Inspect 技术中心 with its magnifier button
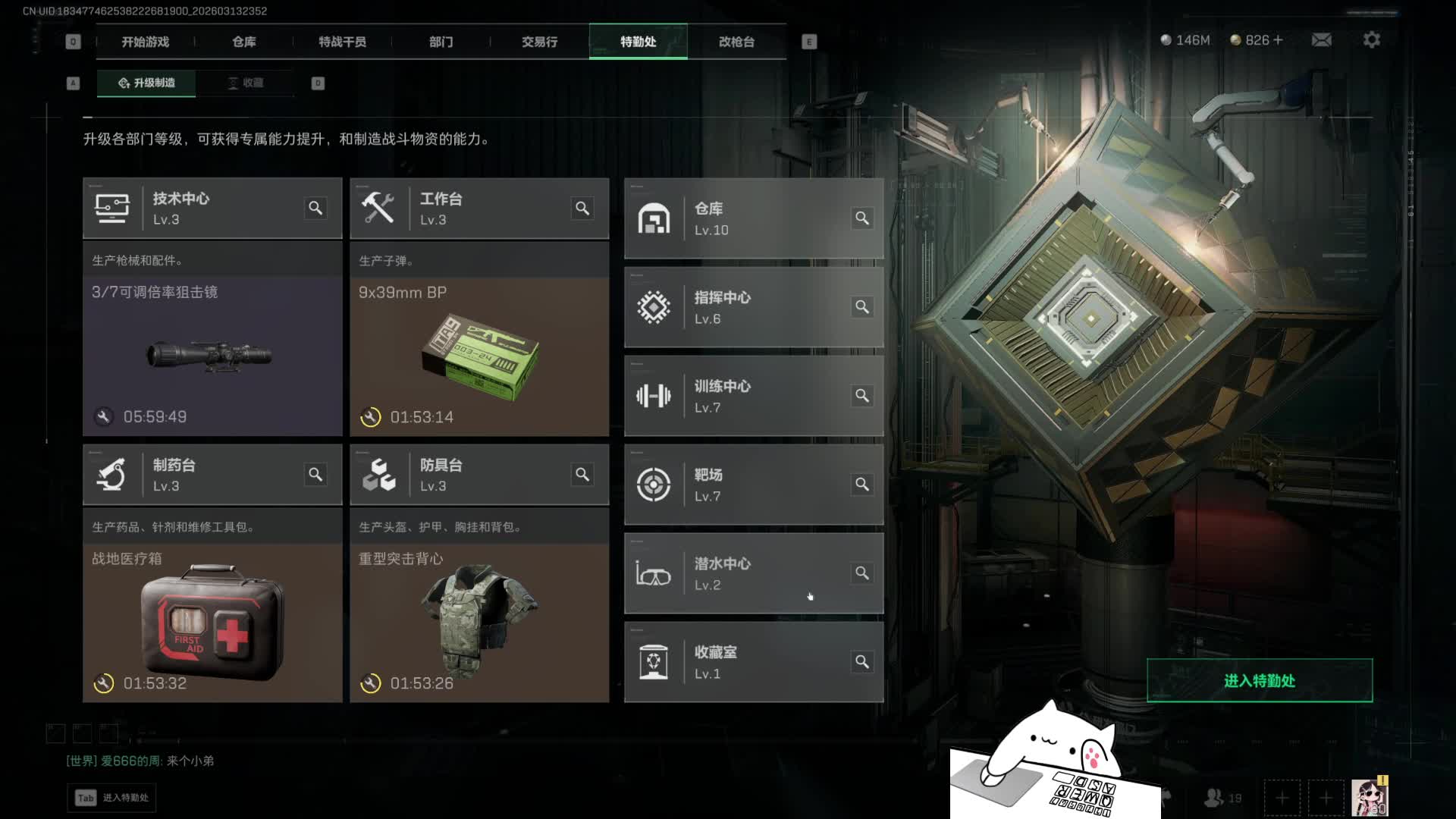The height and width of the screenshot is (819, 1456). pos(315,208)
